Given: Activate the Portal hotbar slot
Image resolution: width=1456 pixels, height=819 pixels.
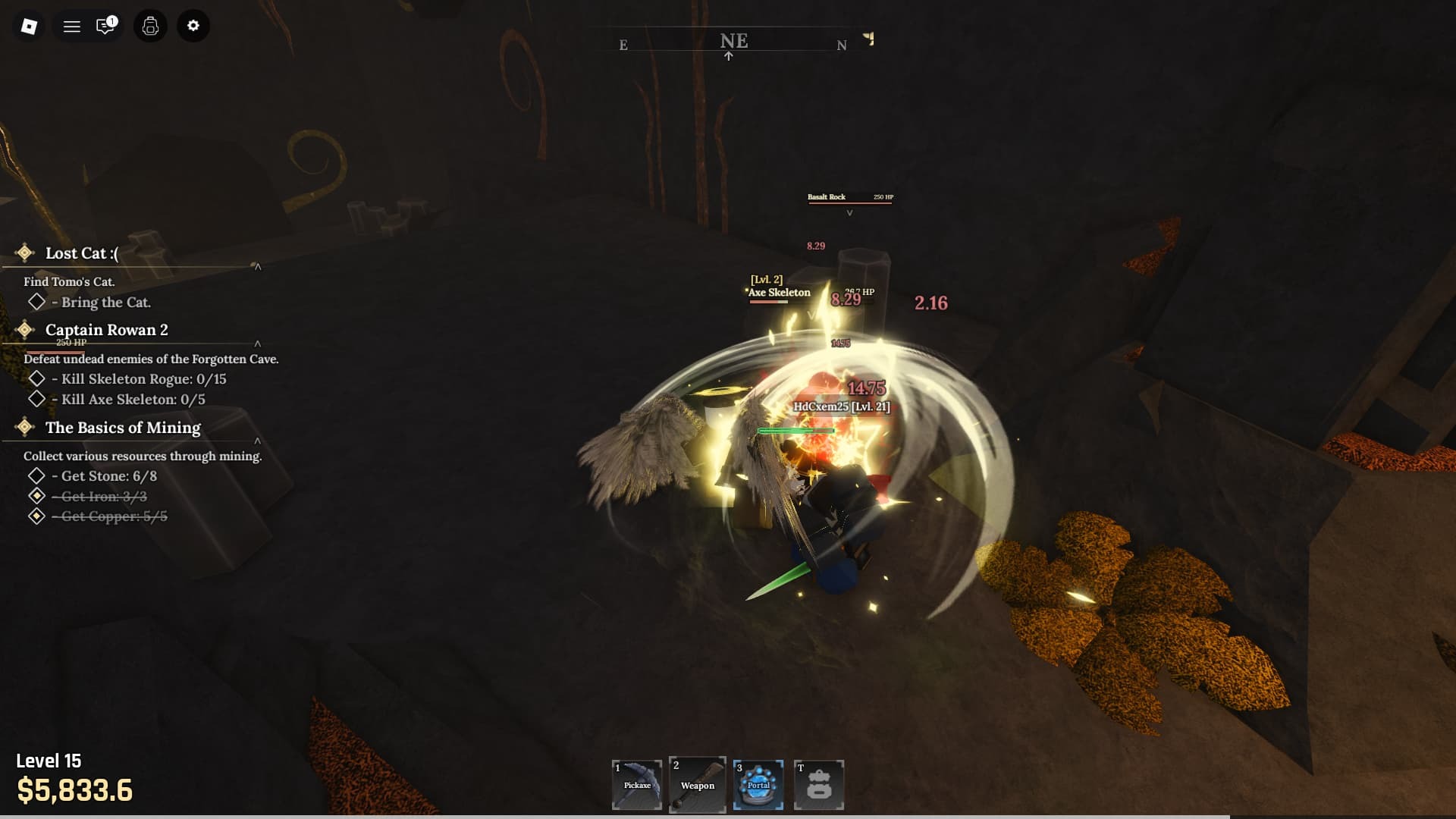Looking at the screenshot, I should pos(758,785).
